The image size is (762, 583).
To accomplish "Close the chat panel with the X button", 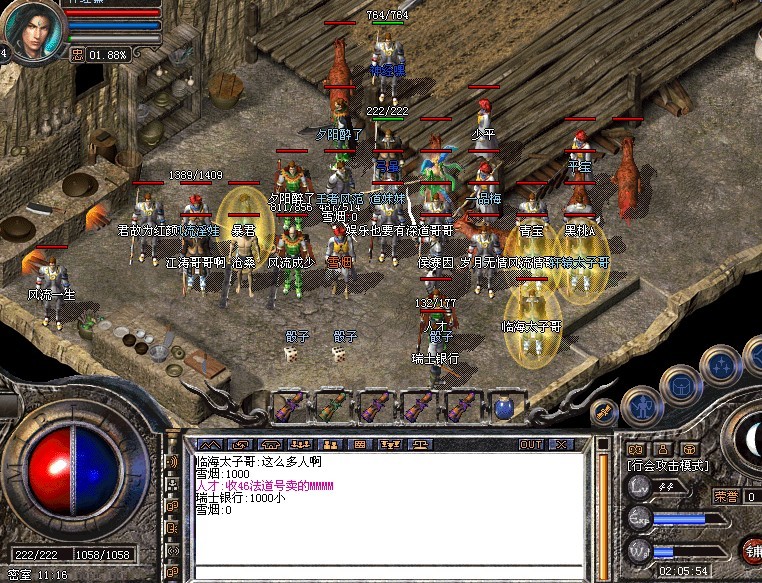I will pos(561,444).
